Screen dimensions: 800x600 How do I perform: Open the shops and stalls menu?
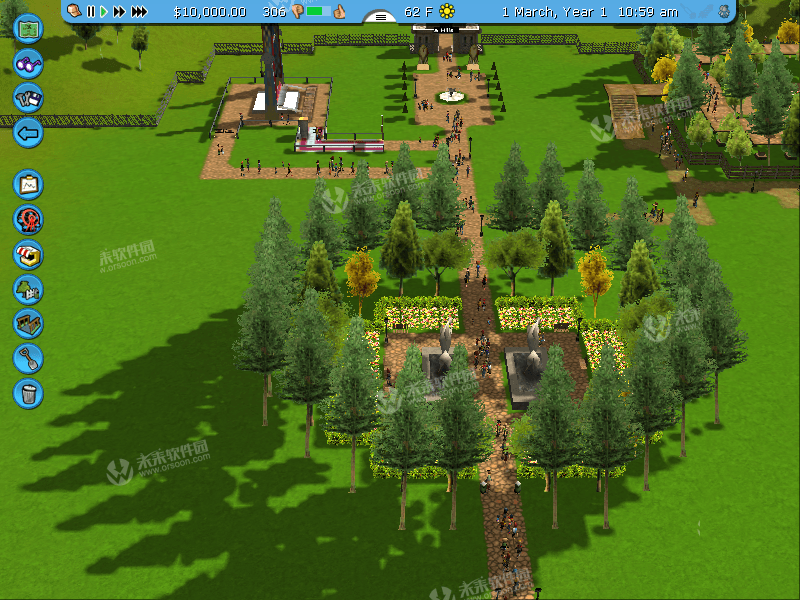(28, 254)
